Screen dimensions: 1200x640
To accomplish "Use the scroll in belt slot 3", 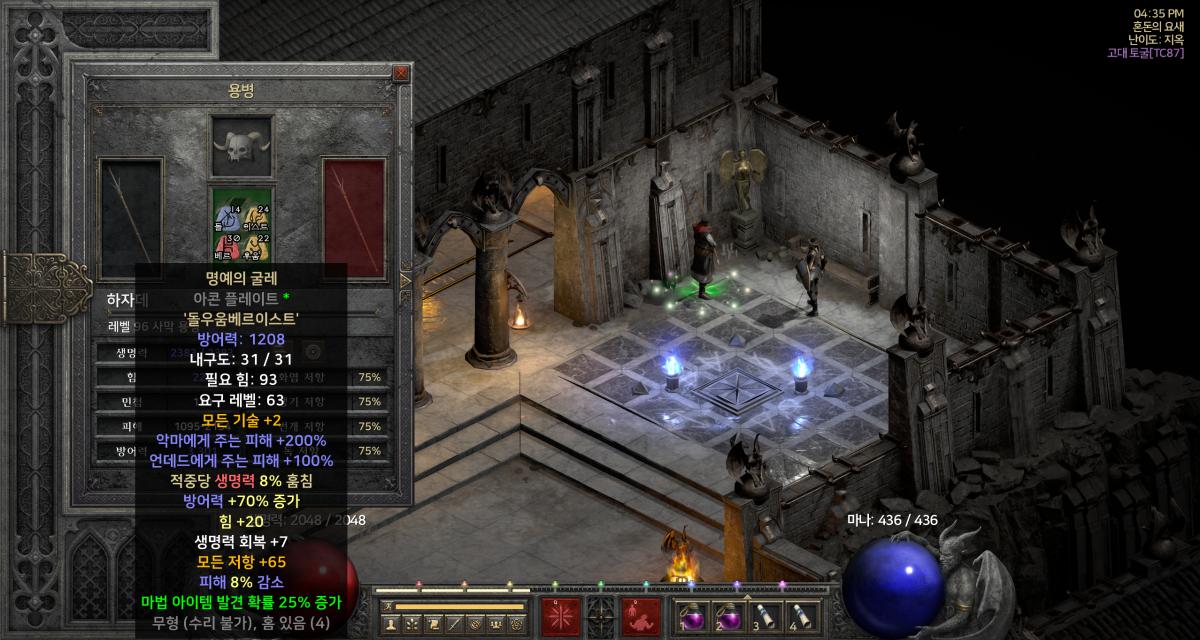I will tap(761, 615).
